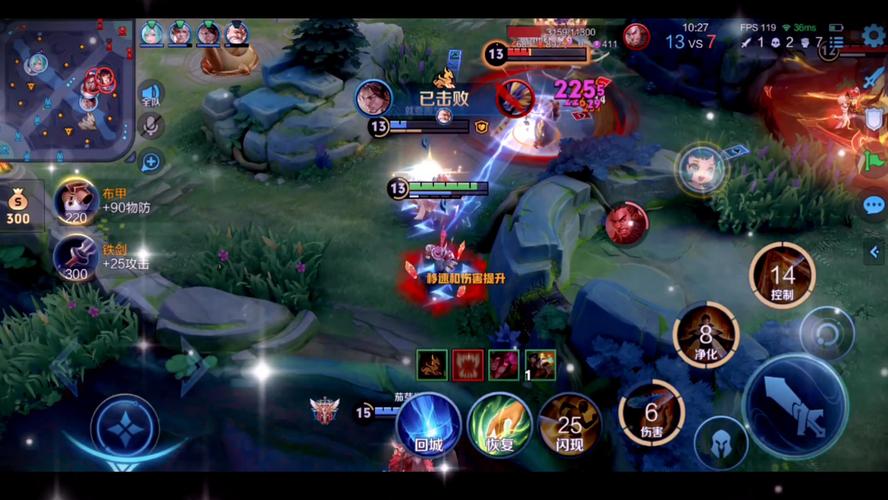The image size is (888, 500).
Task: Purchase the recommended 铁剑 sword item
Action: coord(76,258)
